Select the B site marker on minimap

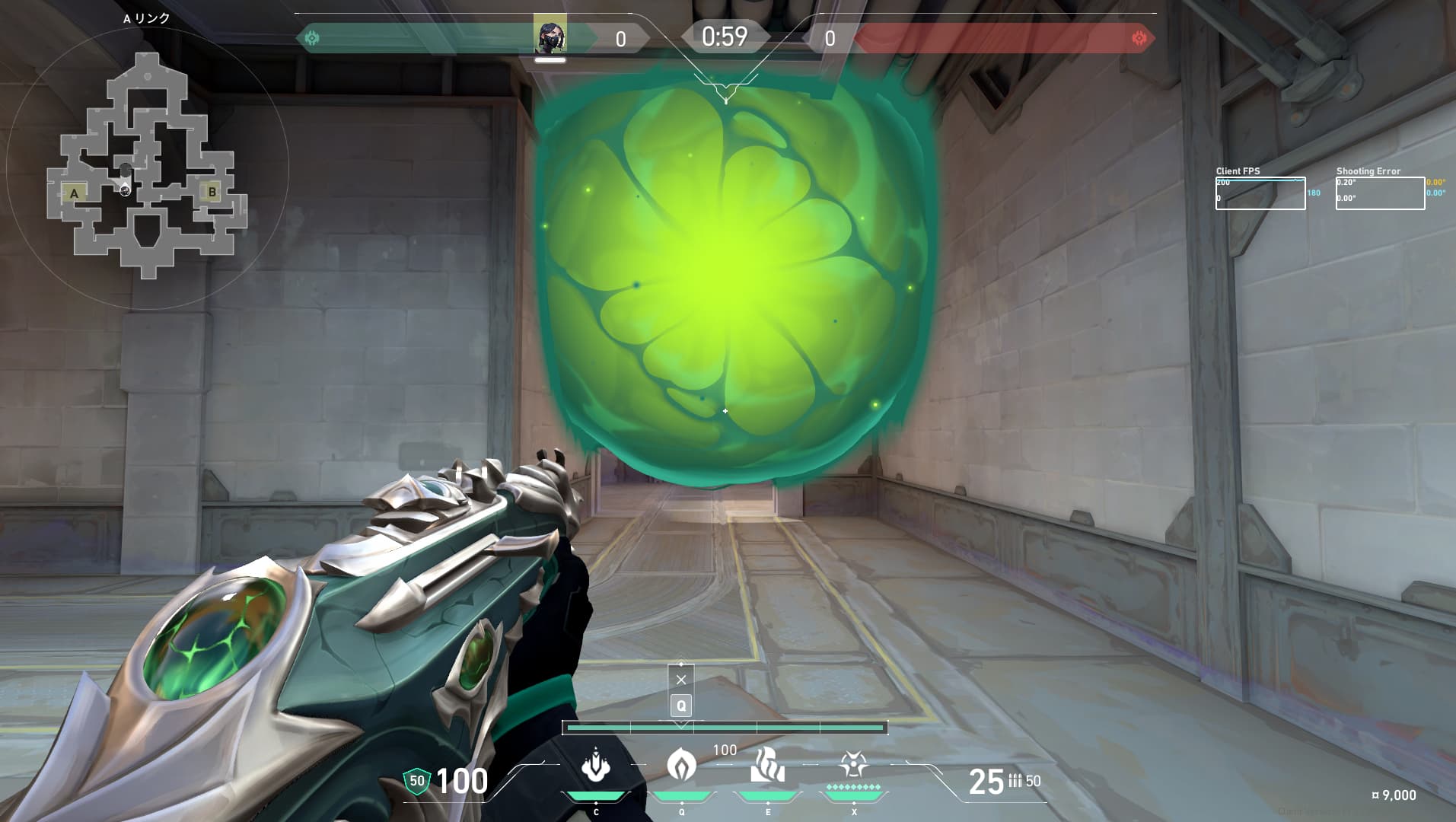[x=212, y=192]
